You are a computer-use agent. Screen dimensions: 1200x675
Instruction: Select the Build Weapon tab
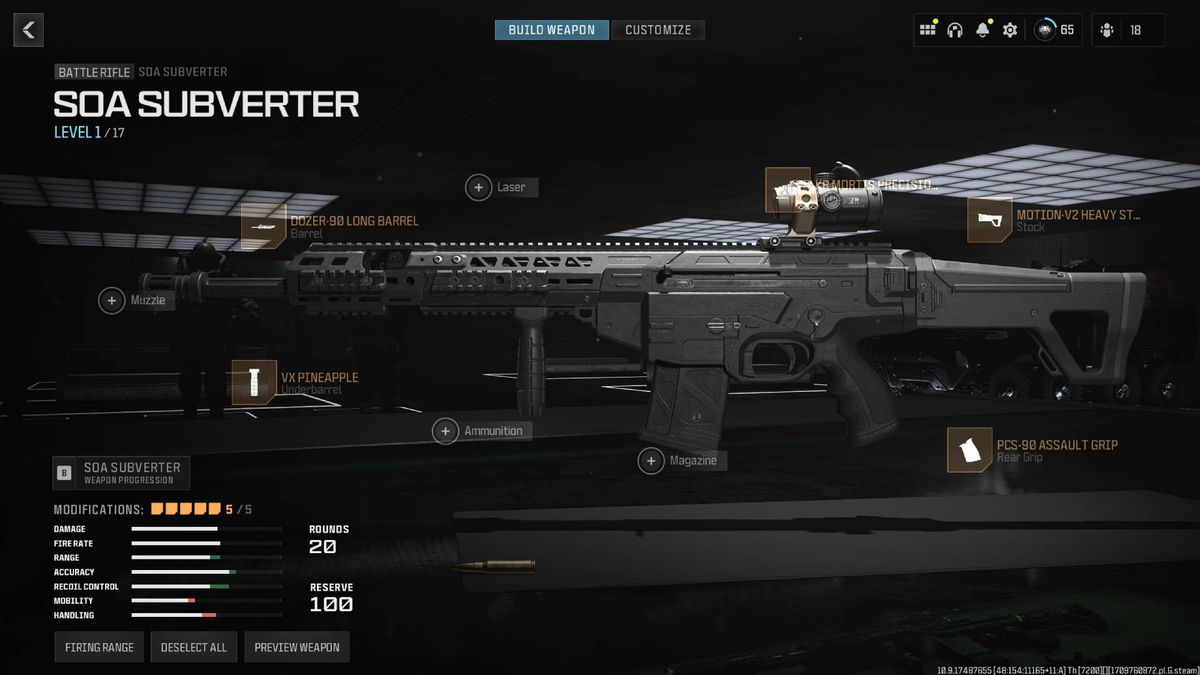pyautogui.click(x=552, y=30)
